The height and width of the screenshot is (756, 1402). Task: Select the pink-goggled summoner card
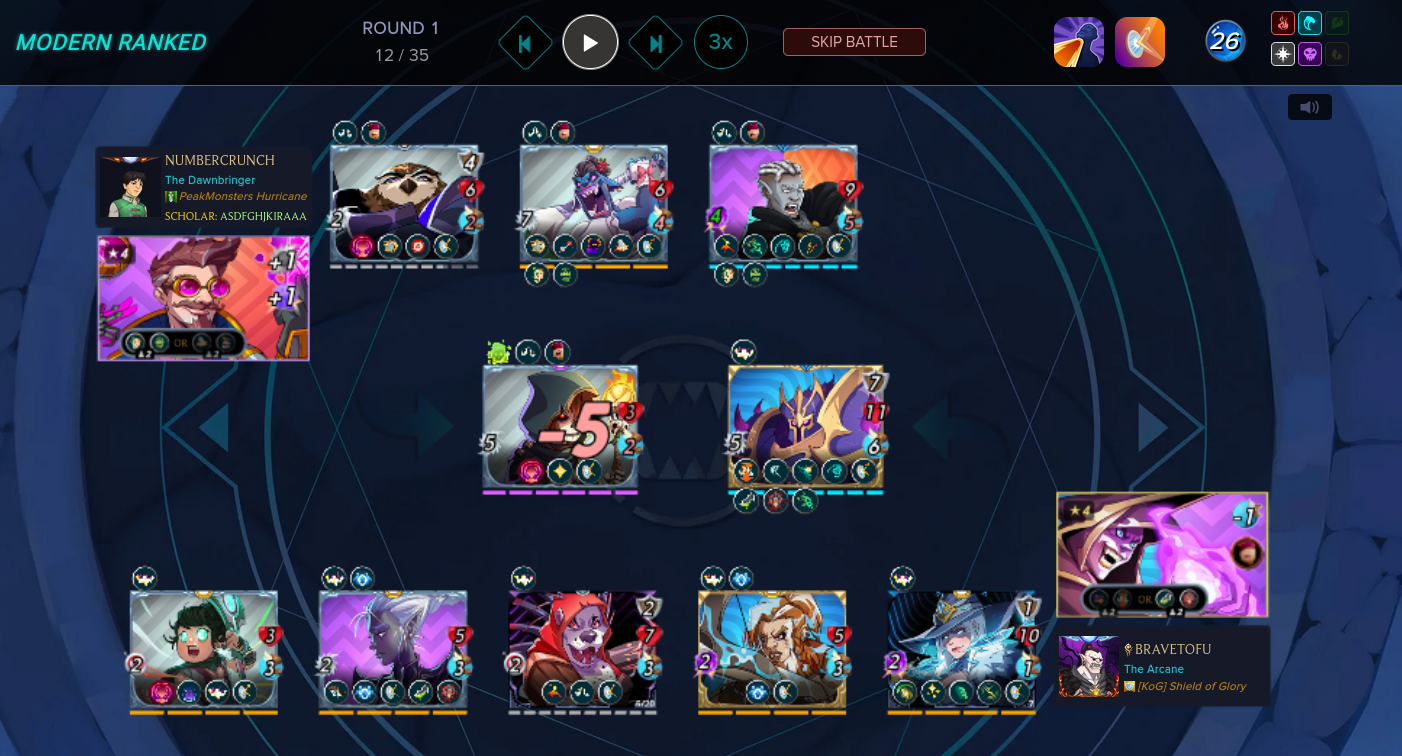[203, 298]
